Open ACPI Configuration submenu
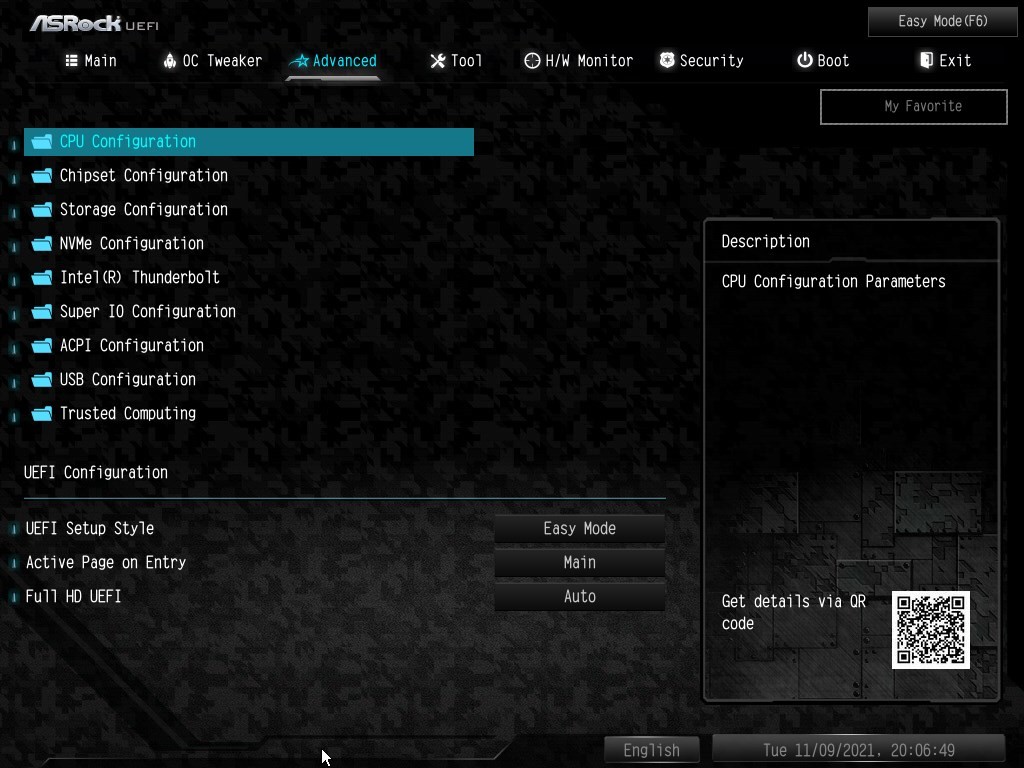The image size is (1024, 768). (131, 346)
